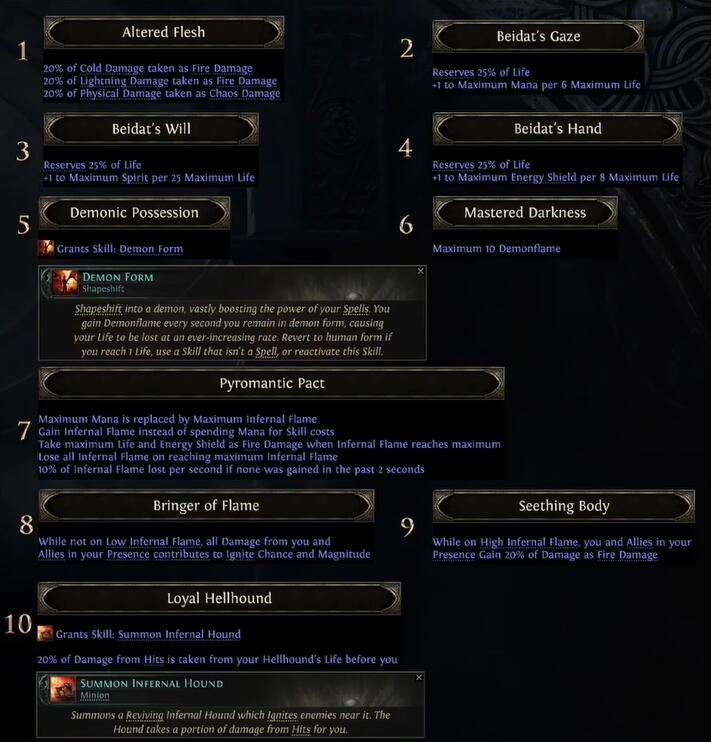Select the Altered Flesh node banner
The height and width of the screenshot is (742, 711).
pos(163,32)
